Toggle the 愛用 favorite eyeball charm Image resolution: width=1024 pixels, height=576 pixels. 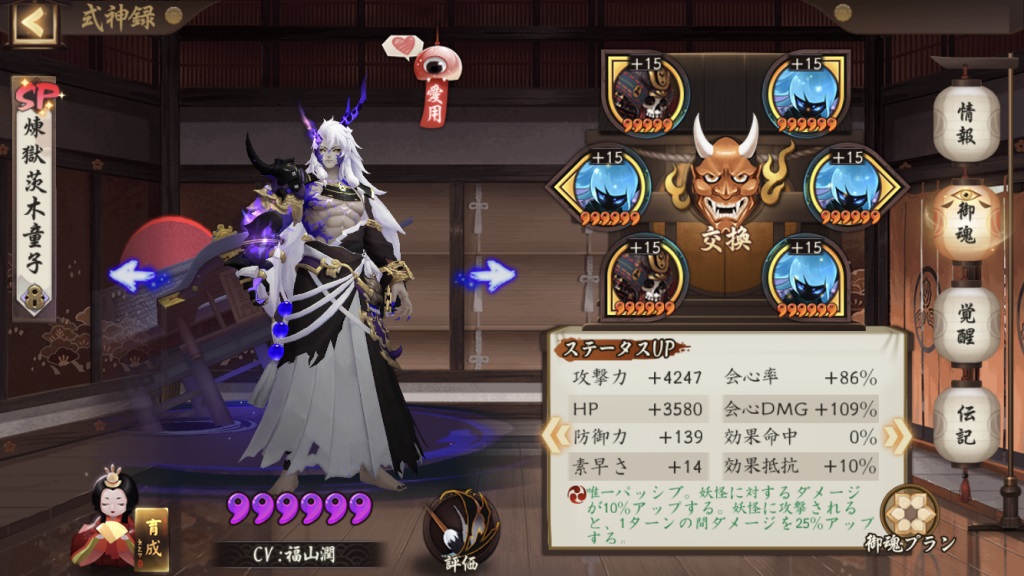(436, 80)
